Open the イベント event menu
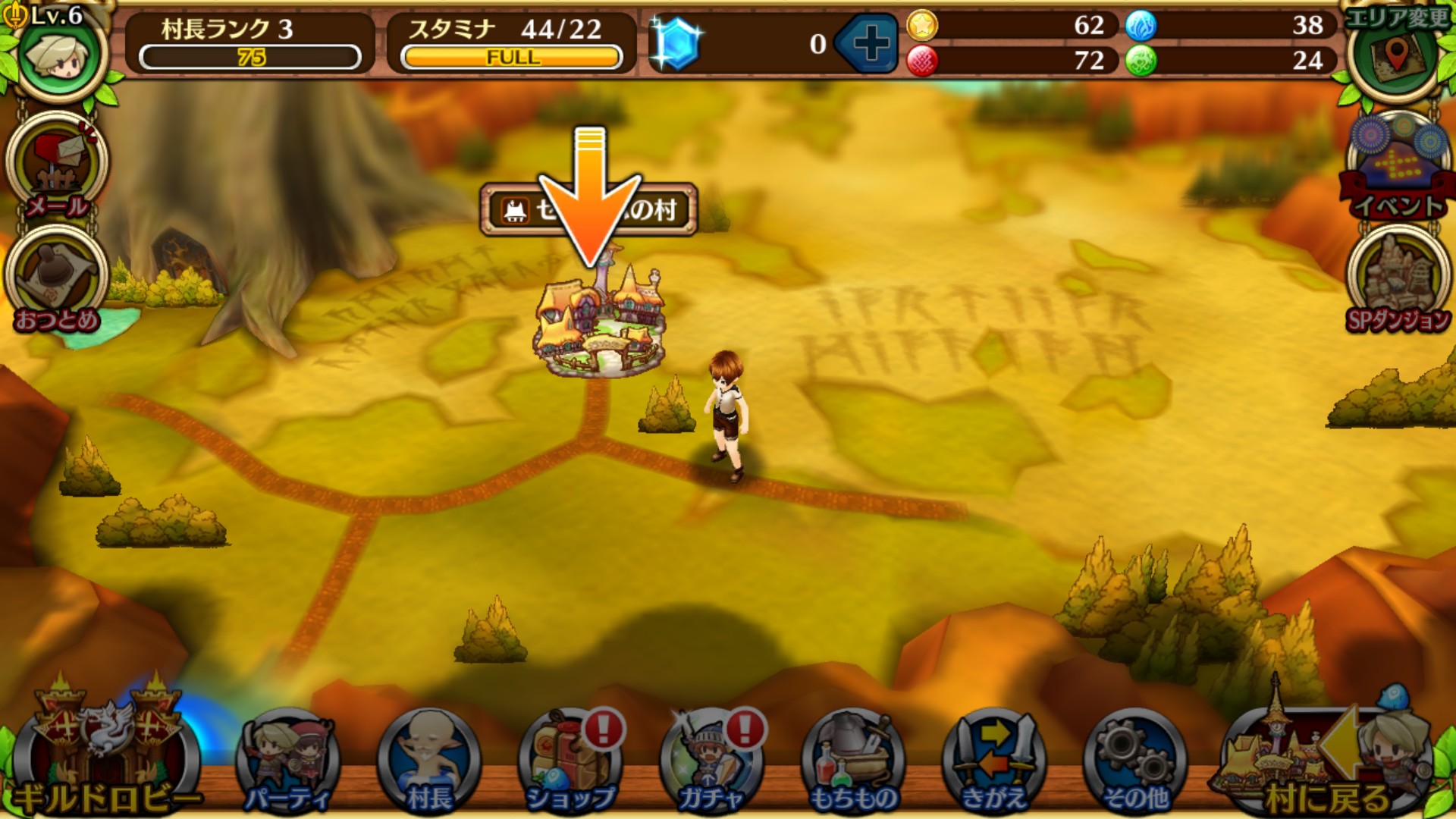Image resolution: width=1456 pixels, height=819 pixels. [1398, 168]
